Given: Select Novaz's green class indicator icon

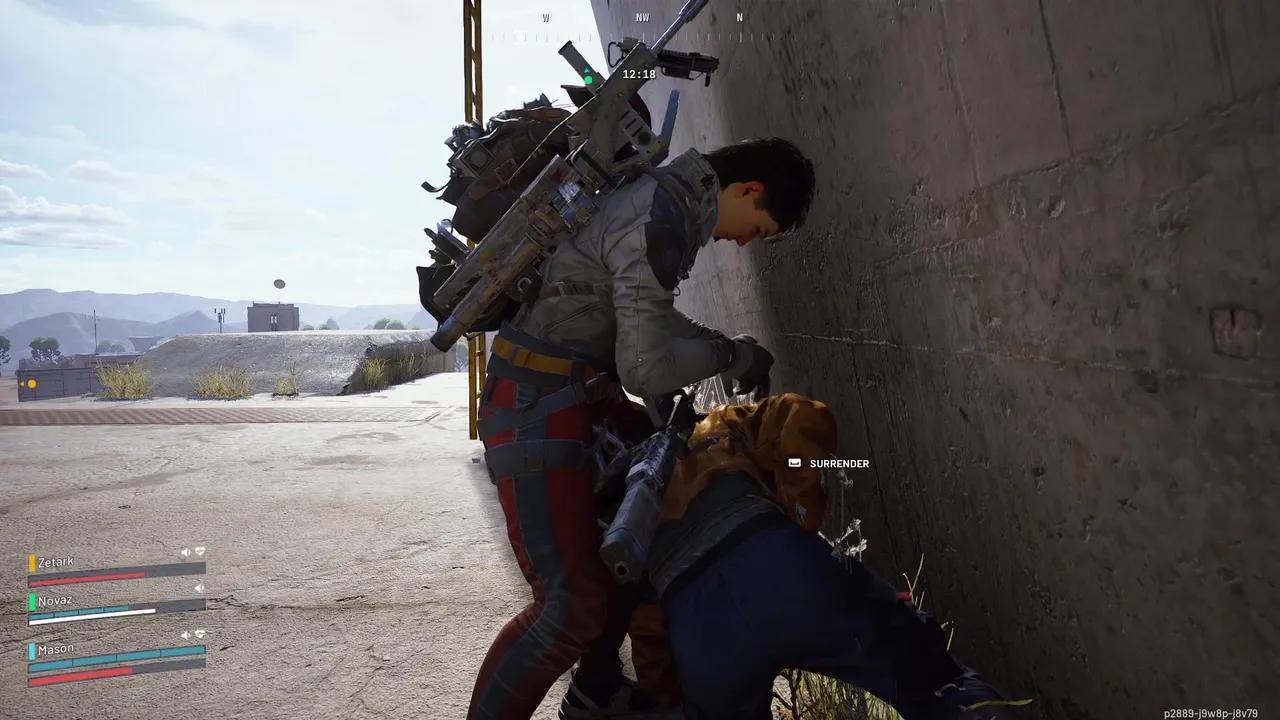Looking at the screenshot, I should (32, 600).
